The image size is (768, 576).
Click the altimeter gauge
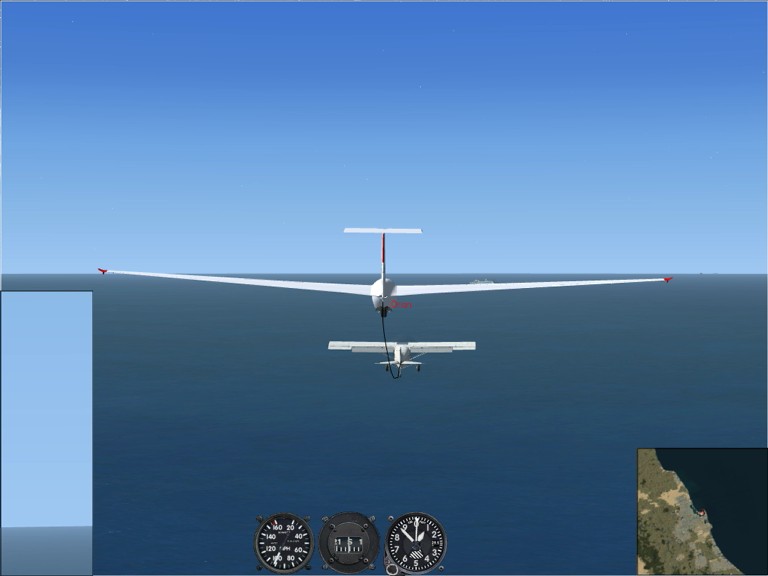pos(416,542)
